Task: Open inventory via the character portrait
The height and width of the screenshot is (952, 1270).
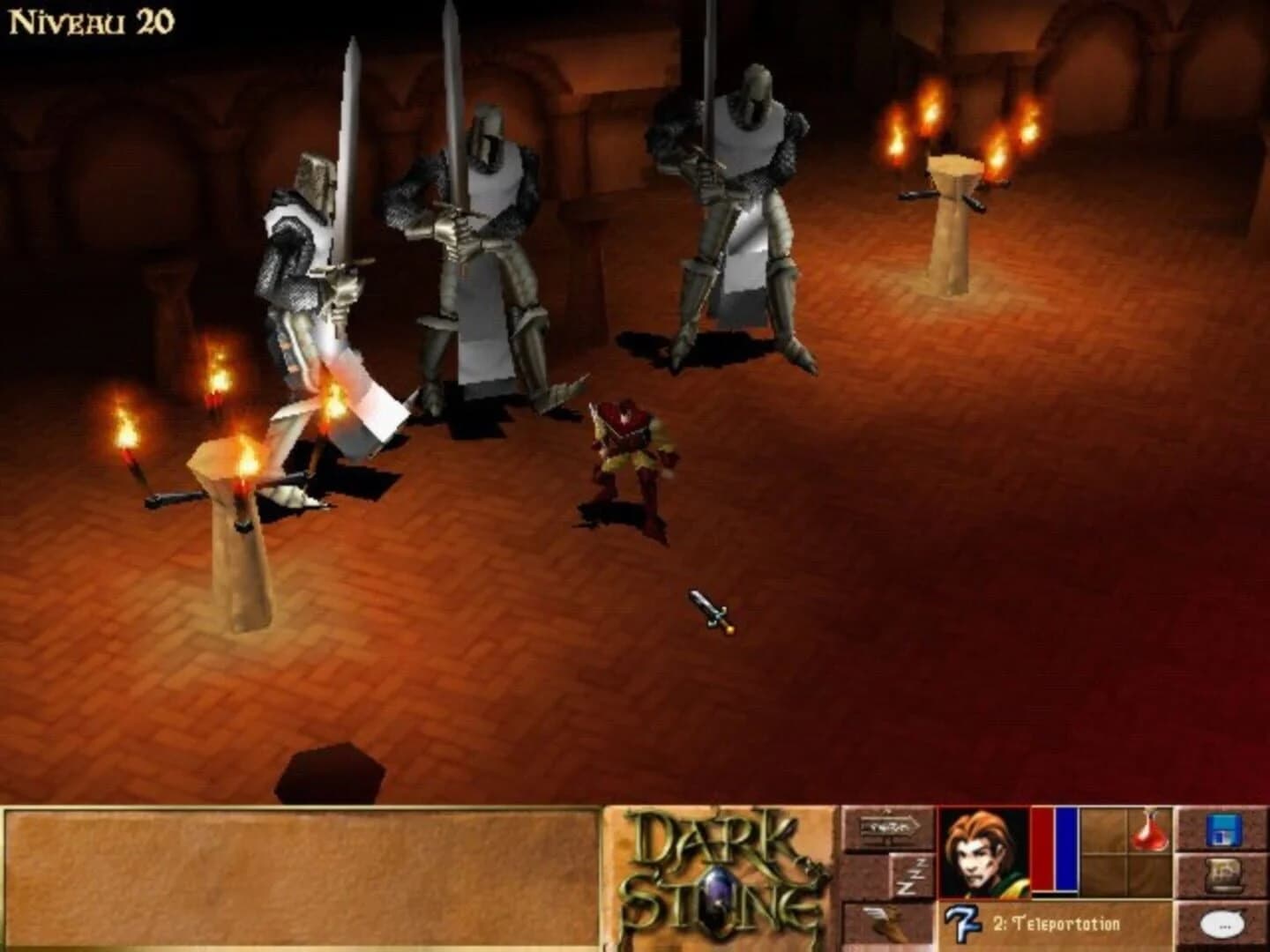Action: [x=982, y=850]
